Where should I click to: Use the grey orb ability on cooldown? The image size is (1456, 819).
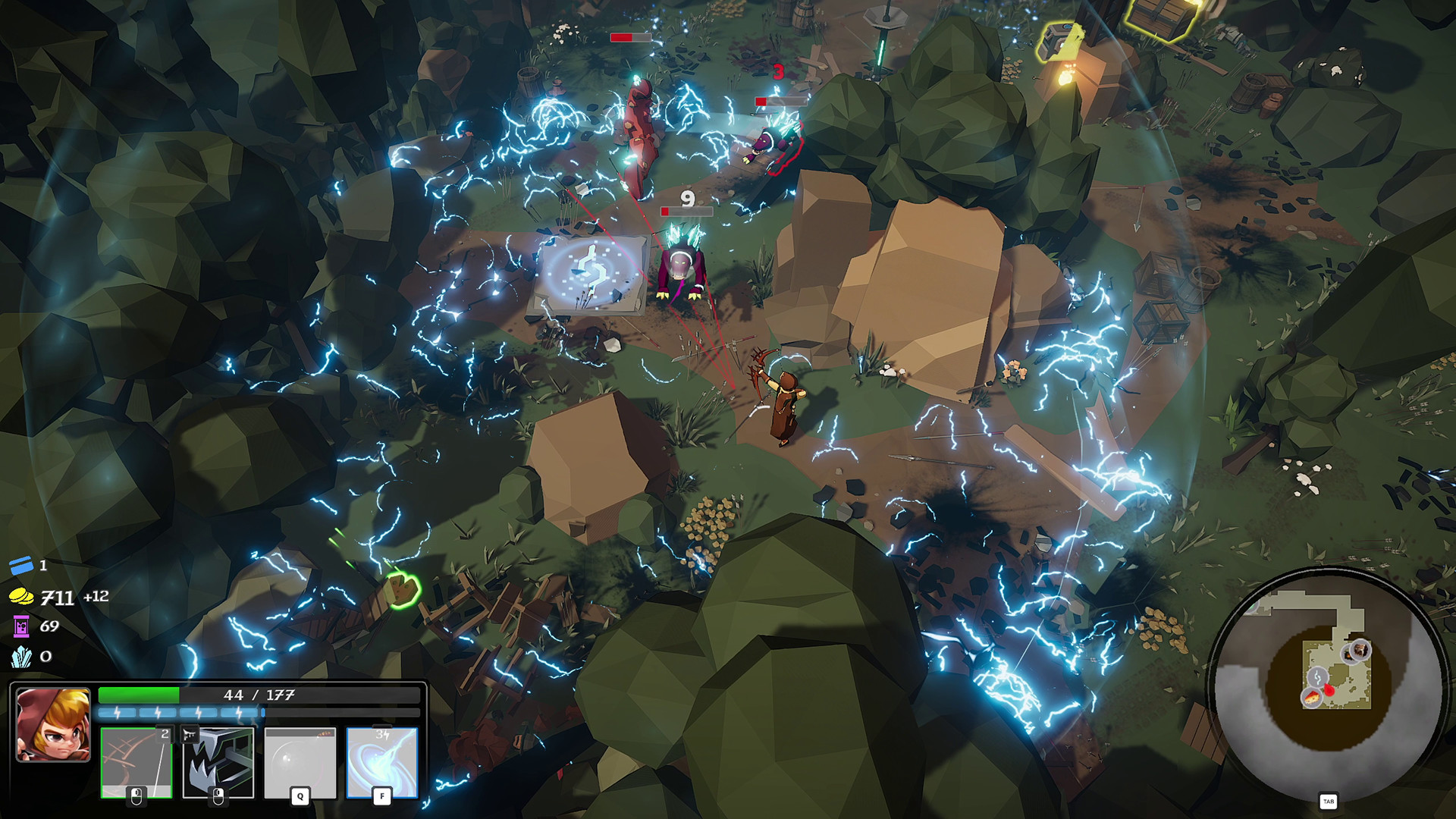point(300,761)
